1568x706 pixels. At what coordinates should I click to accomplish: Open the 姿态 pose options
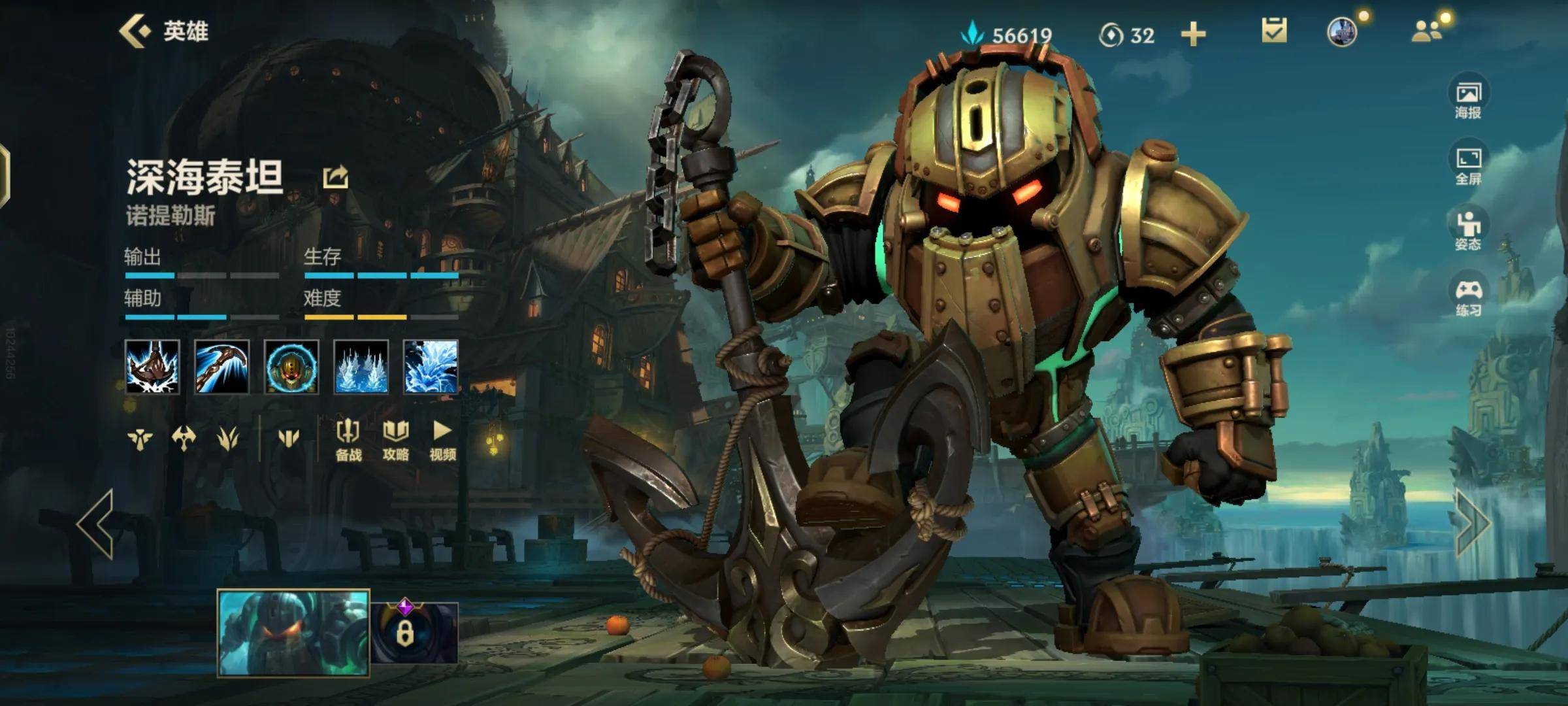coord(1468,231)
